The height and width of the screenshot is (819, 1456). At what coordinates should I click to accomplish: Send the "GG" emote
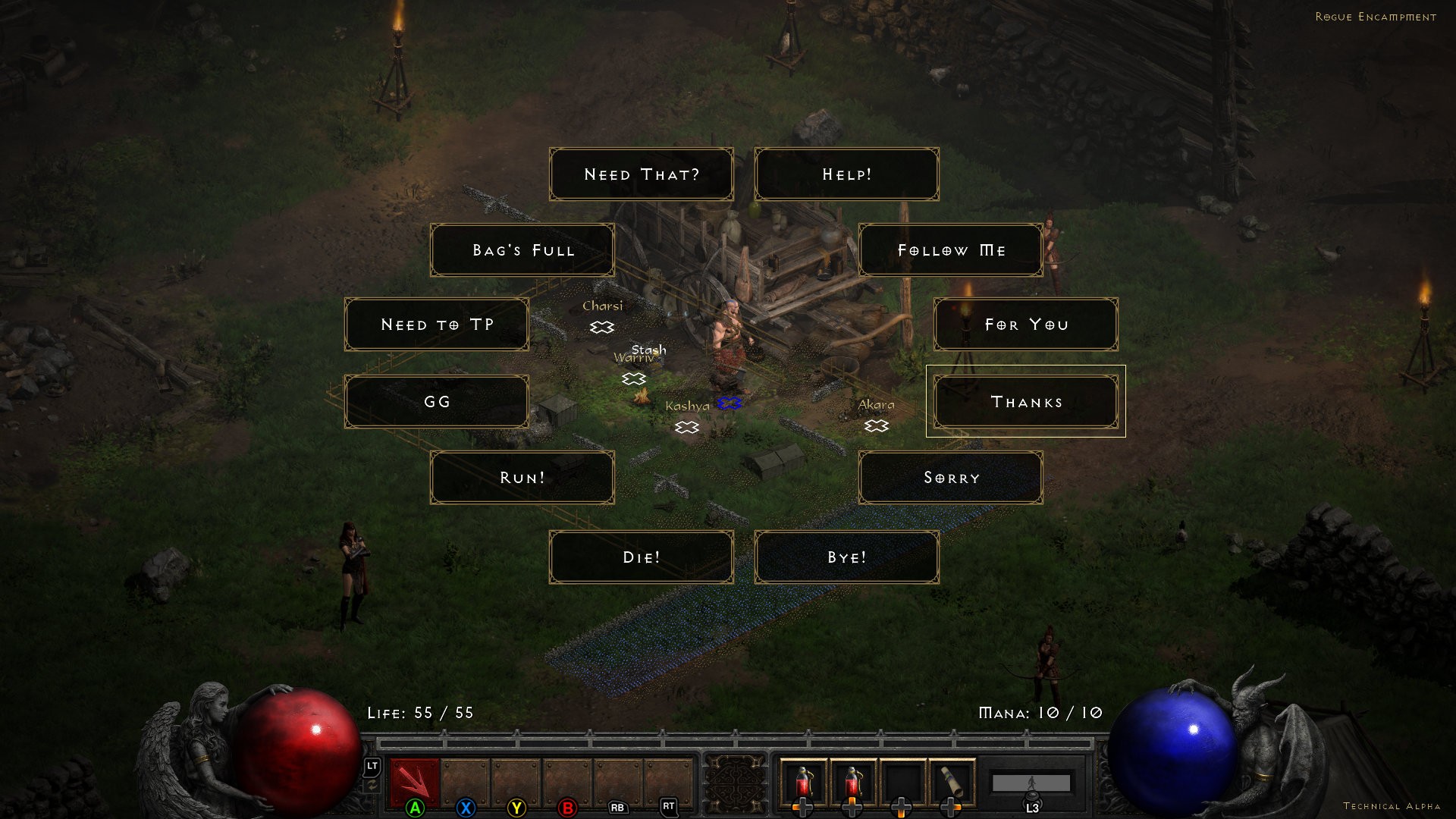coord(437,402)
